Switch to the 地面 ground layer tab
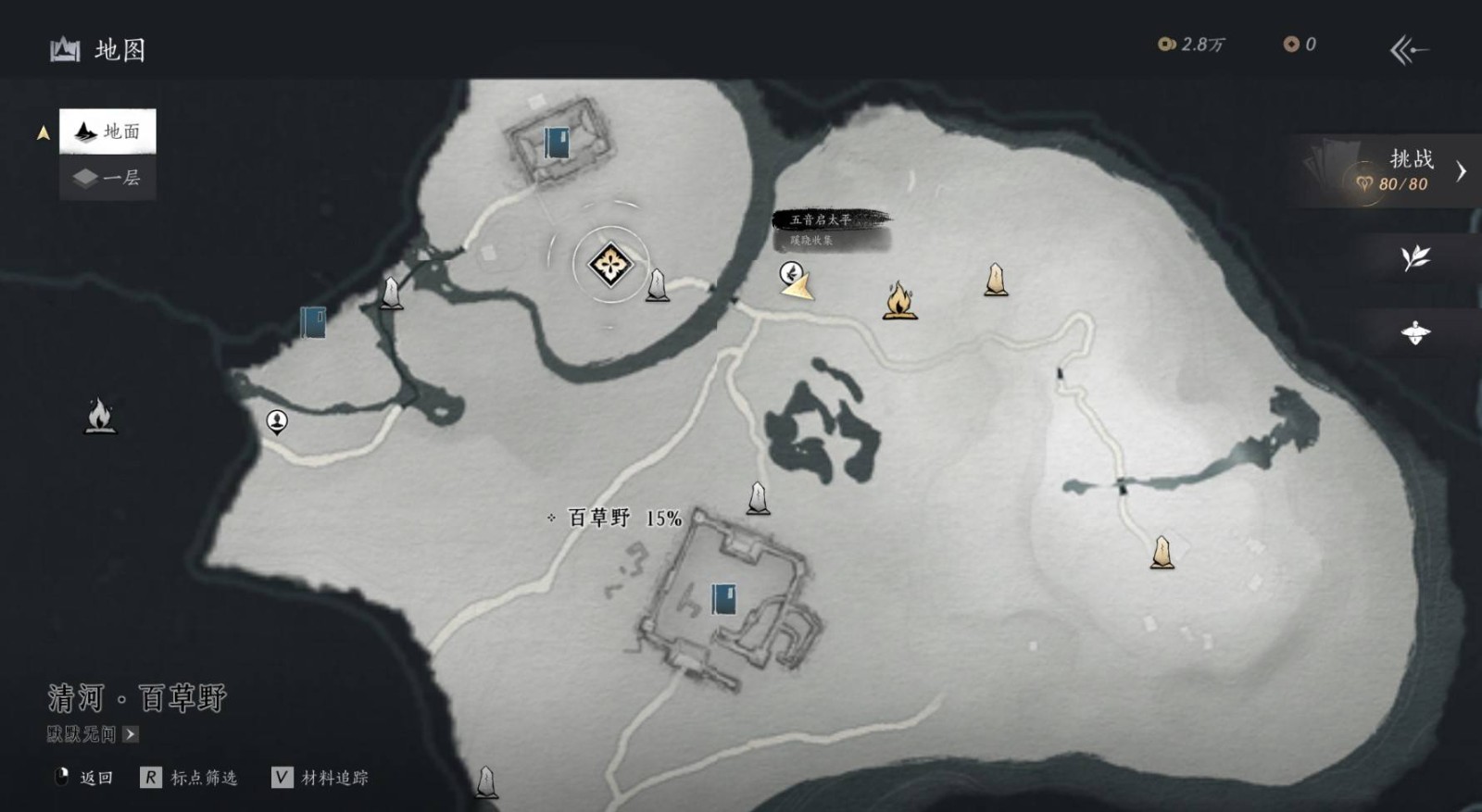The width and height of the screenshot is (1482, 812). tap(107, 131)
